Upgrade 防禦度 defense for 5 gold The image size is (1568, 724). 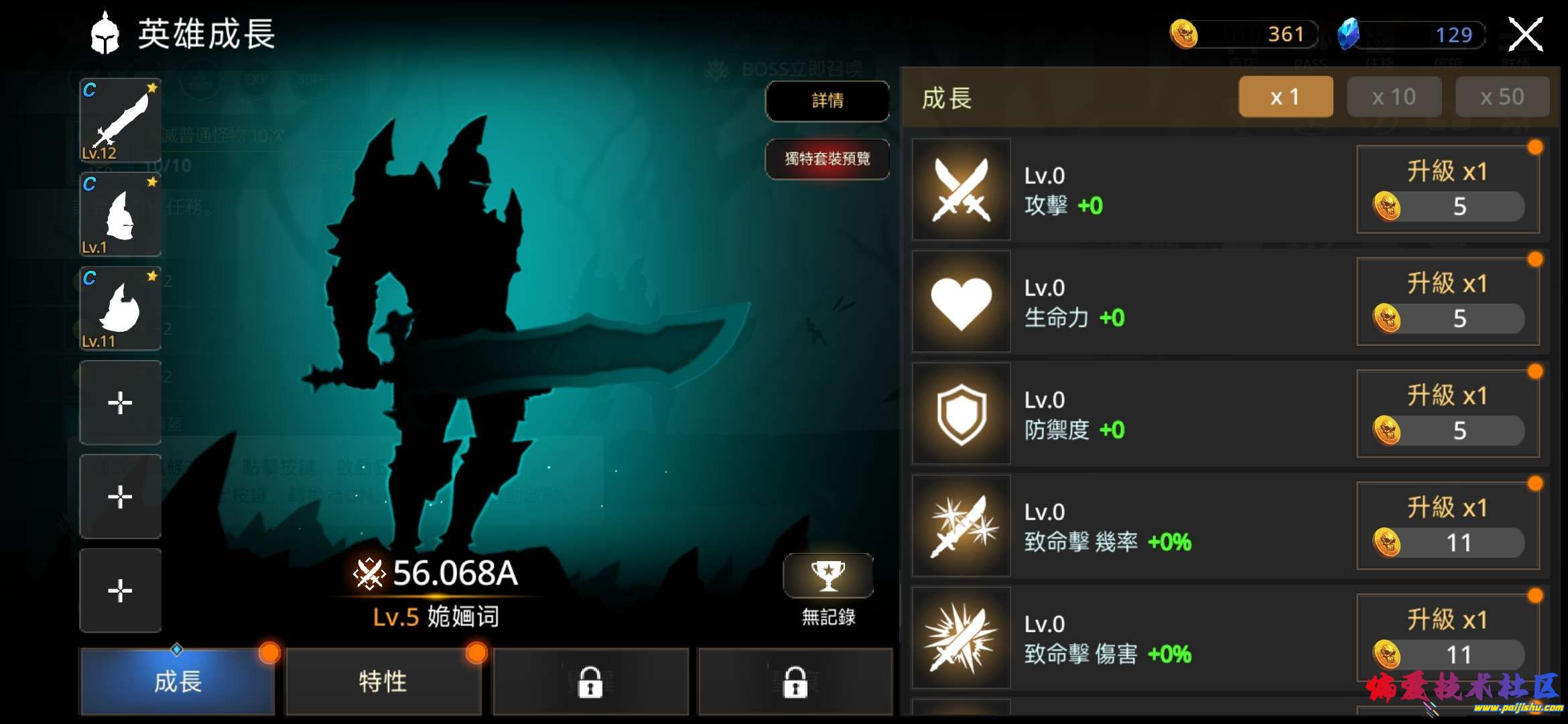pyautogui.click(x=1447, y=414)
